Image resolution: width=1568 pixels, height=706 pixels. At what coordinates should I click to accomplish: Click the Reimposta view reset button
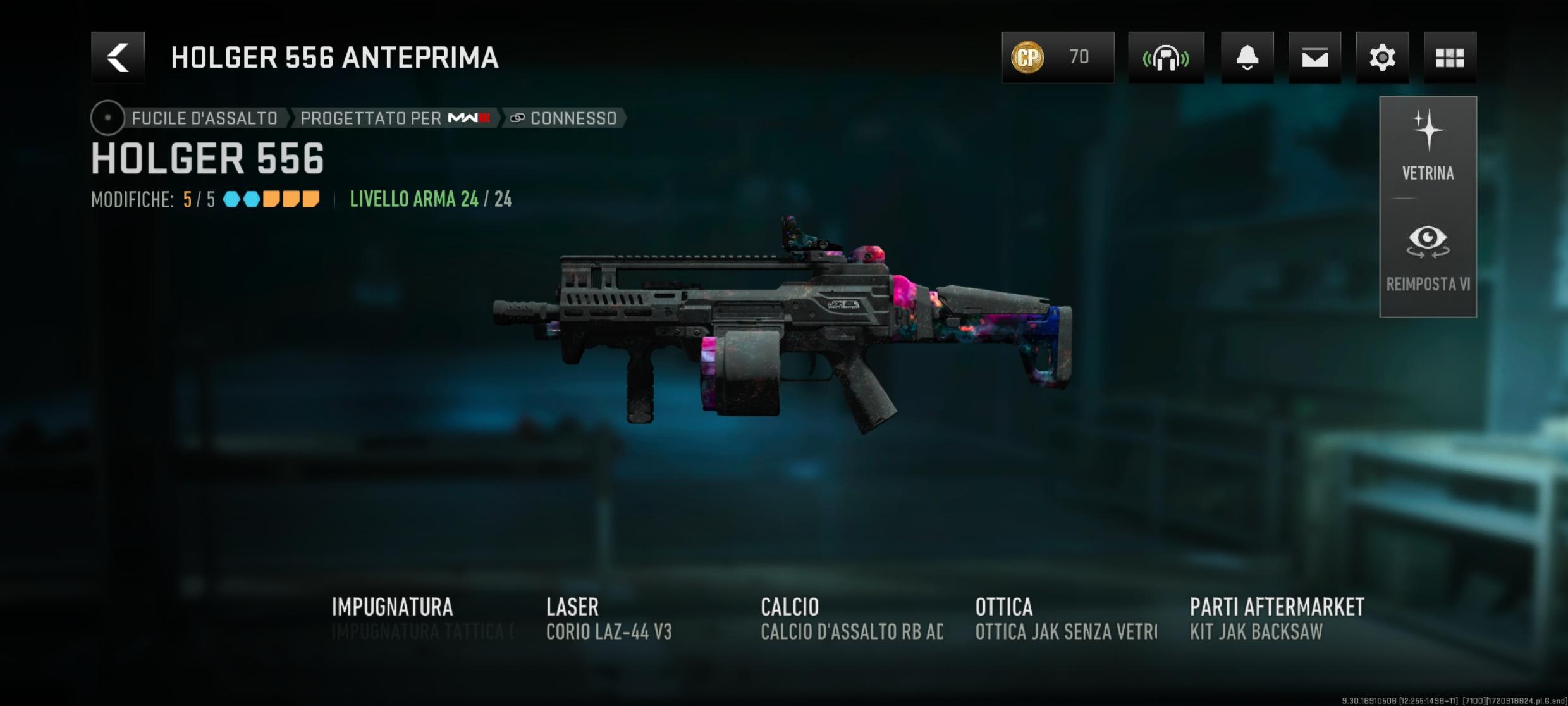1428,259
